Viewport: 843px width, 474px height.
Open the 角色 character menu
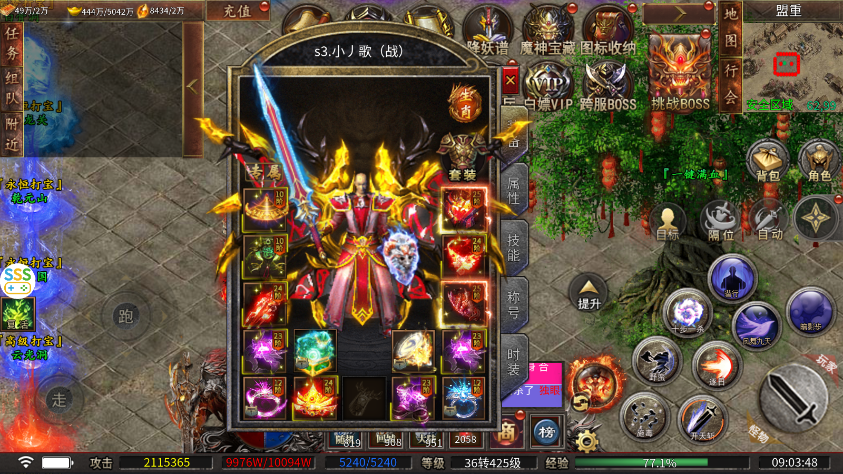[820, 160]
